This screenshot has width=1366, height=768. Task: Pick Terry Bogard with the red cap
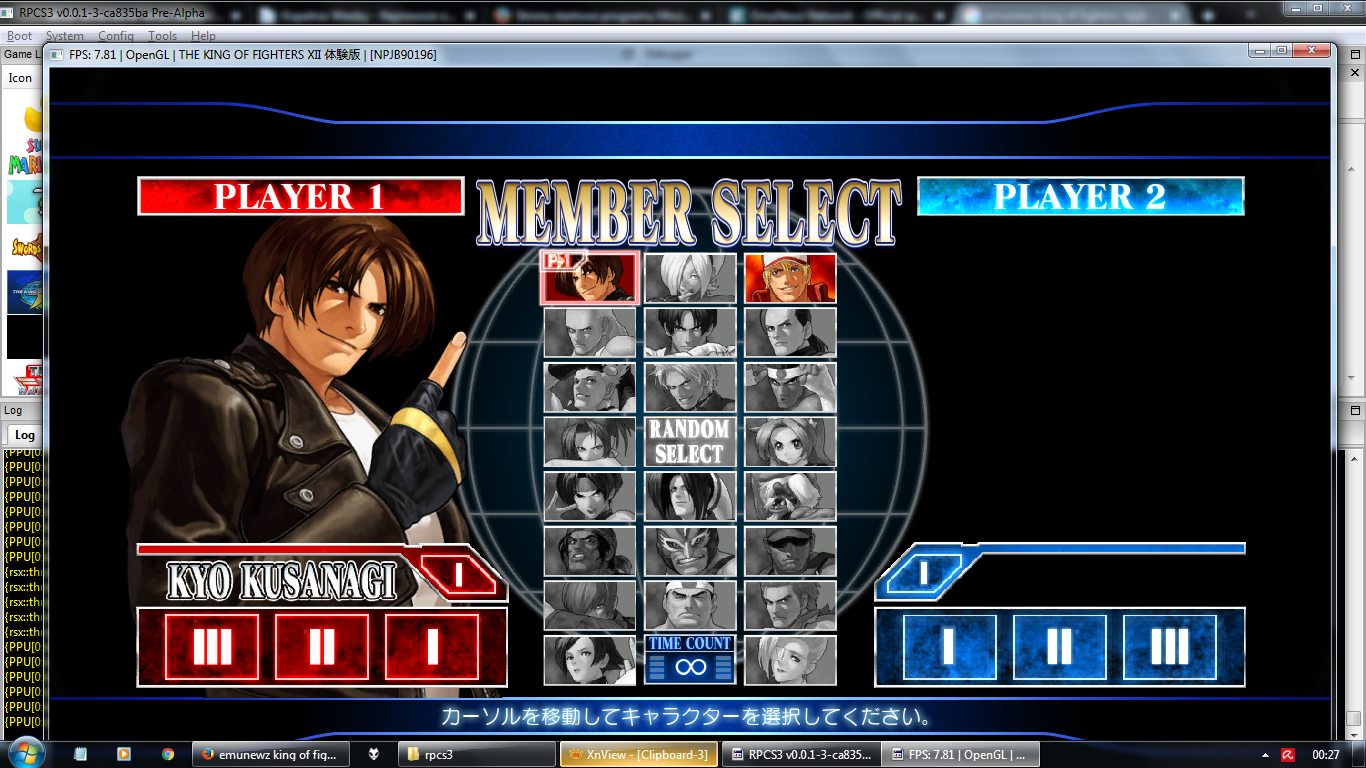(790, 278)
